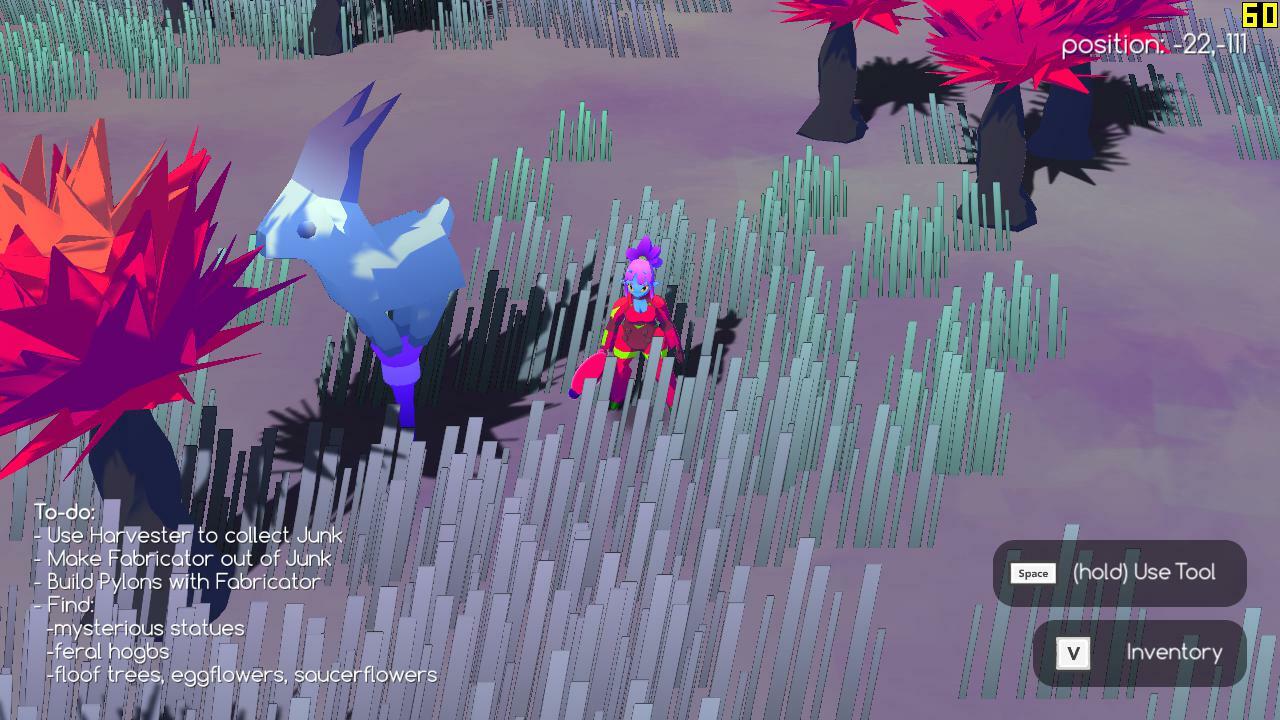
Task: Click the yellow 60 FPS counter
Action: pos(1257,14)
